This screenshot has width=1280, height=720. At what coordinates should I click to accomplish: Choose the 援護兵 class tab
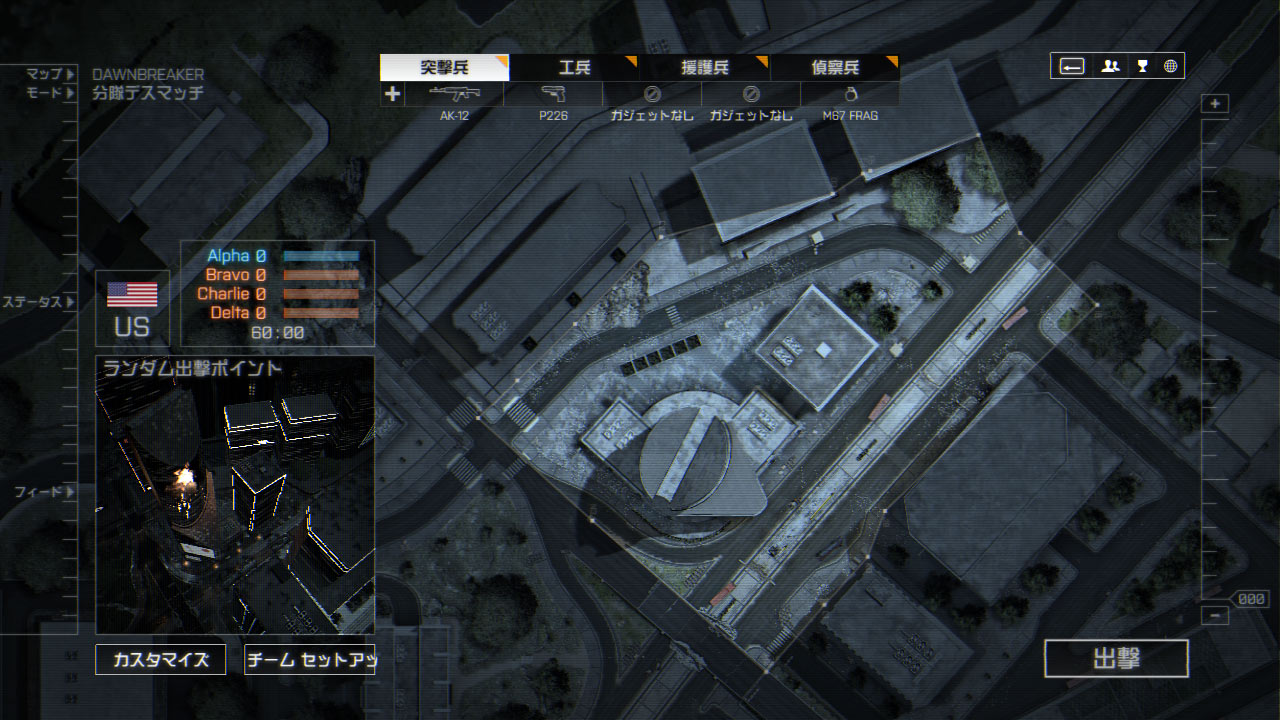704,68
